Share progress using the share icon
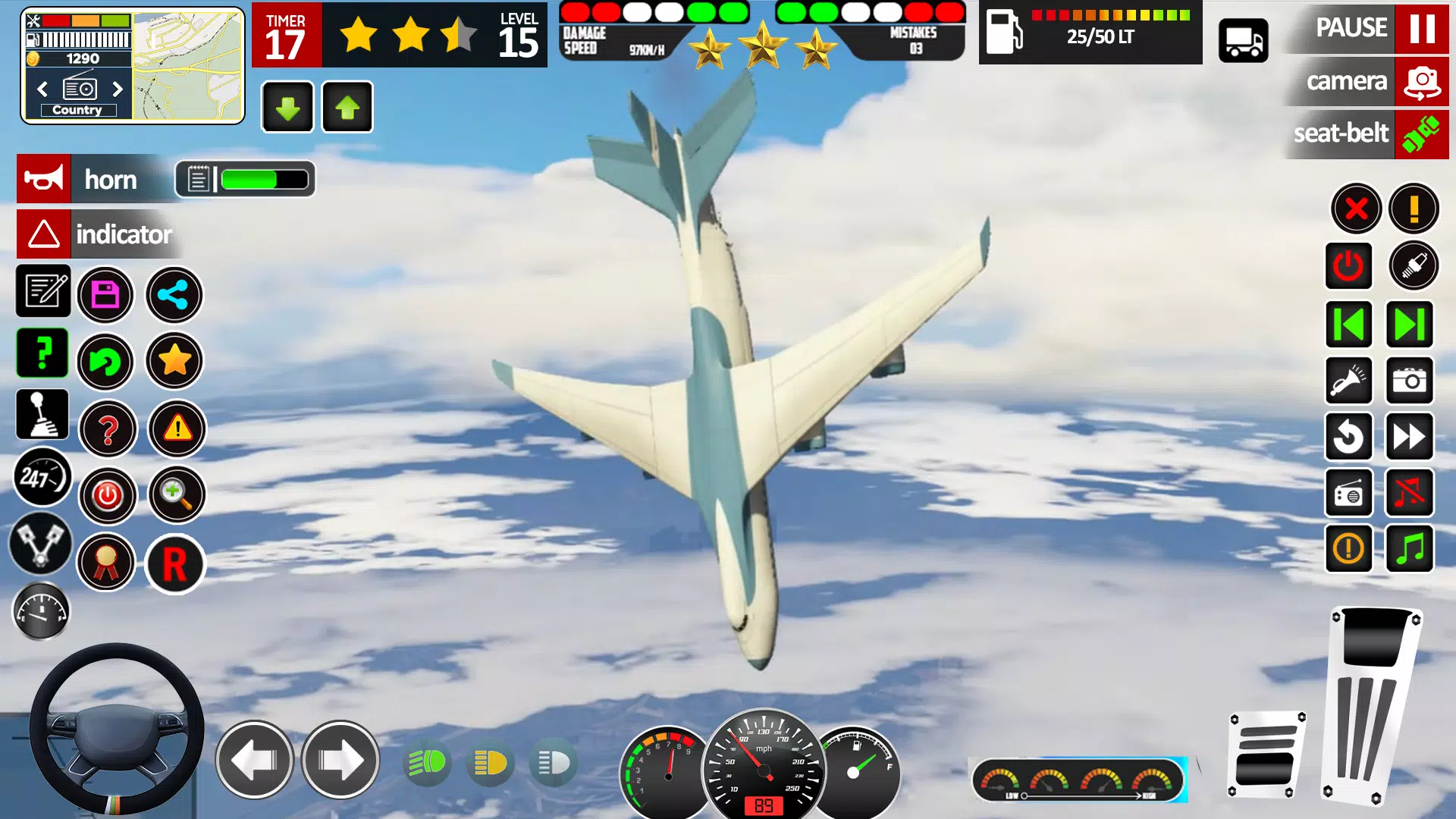This screenshot has height=819, width=1456. (x=174, y=295)
